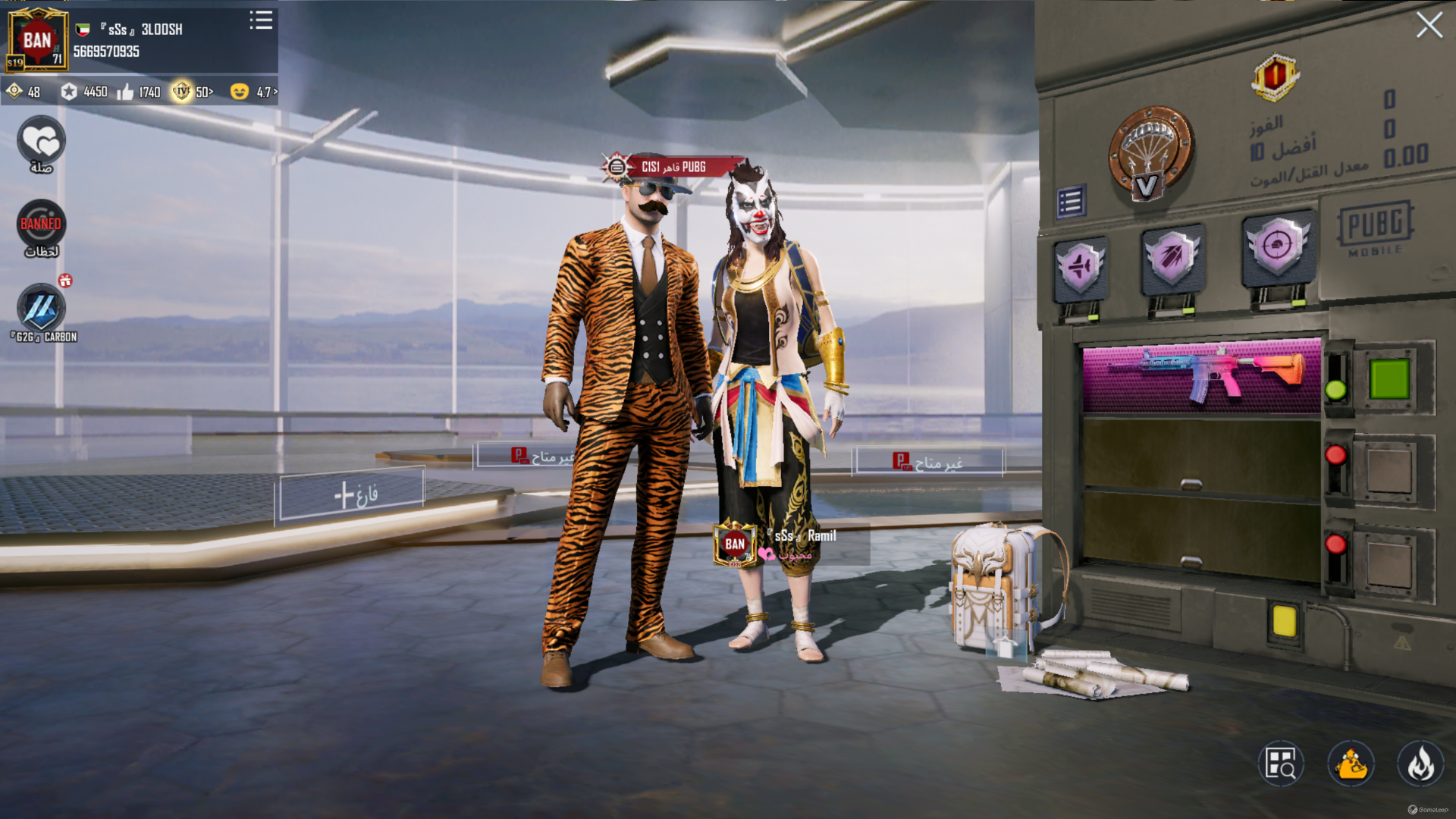The height and width of the screenshot is (819, 1456).
Task: Open the room browser search icon bottom right
Action: 1280,764
